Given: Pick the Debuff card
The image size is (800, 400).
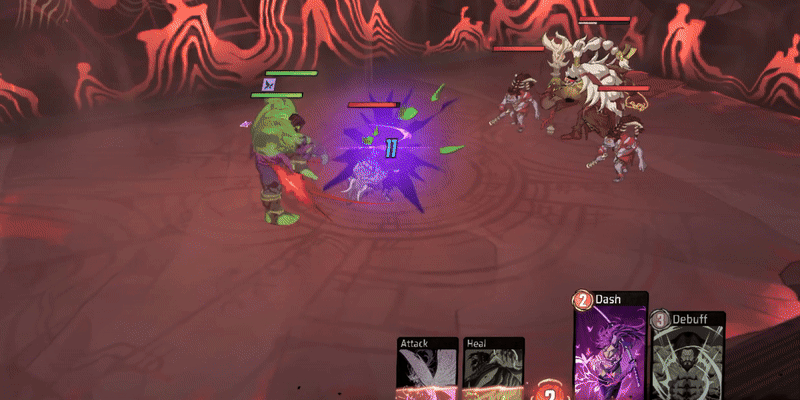Looking at the screenshot, I should 689,357.
